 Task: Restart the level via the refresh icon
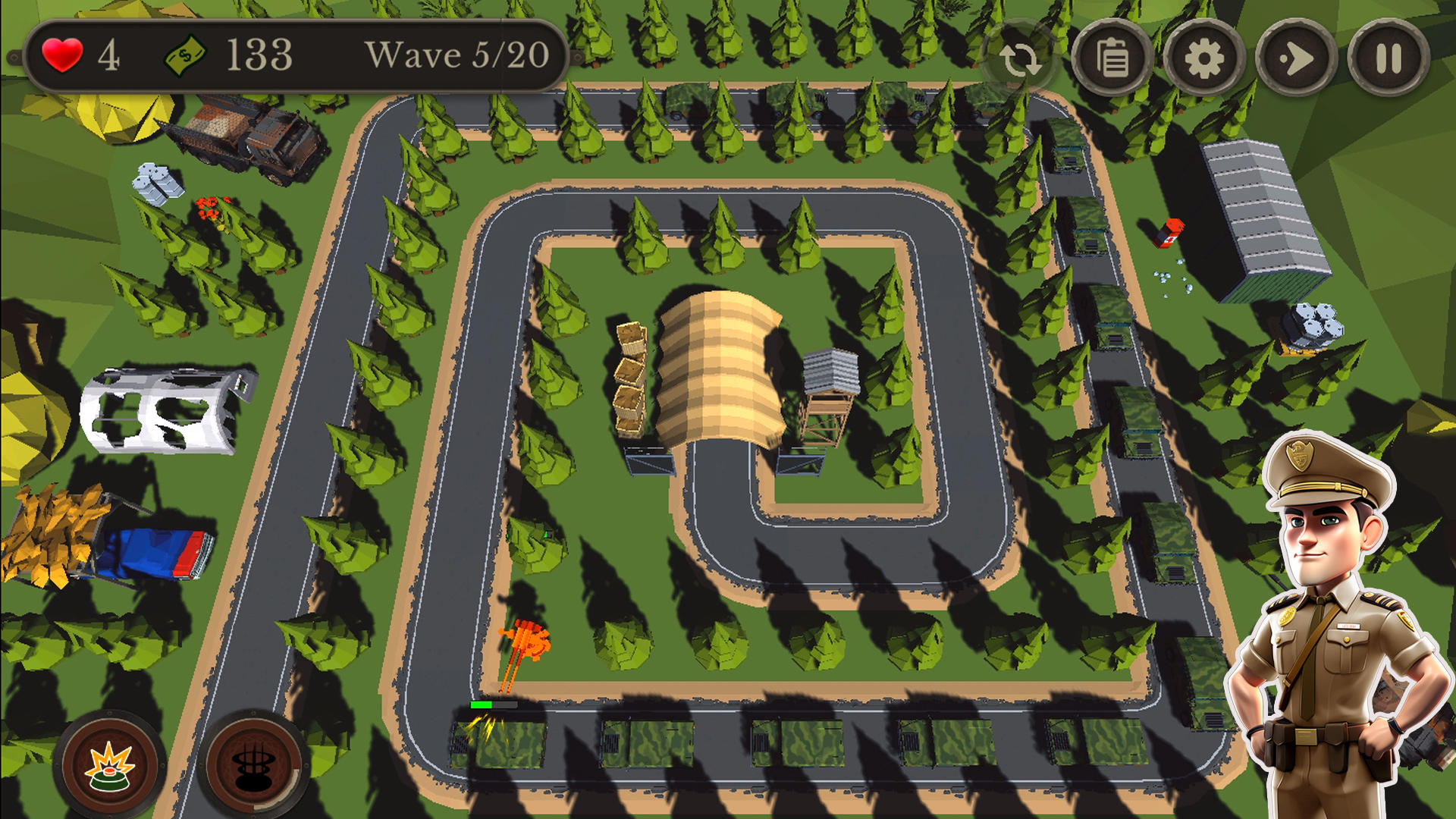1021,57
